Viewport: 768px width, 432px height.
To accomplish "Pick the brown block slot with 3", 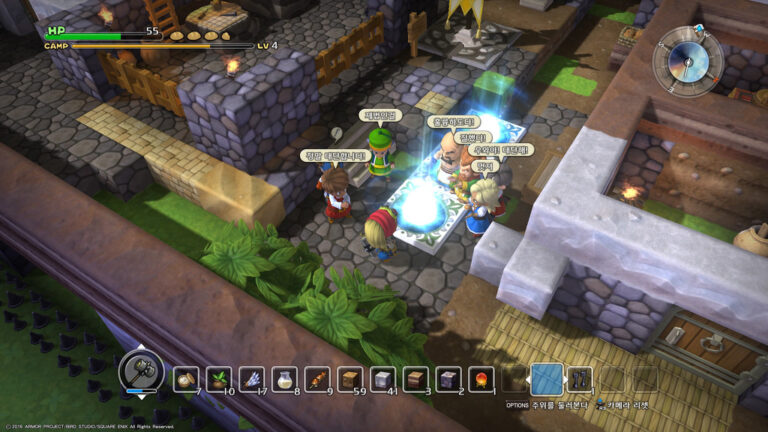I will pyautogui.click(x=417, y=379).
